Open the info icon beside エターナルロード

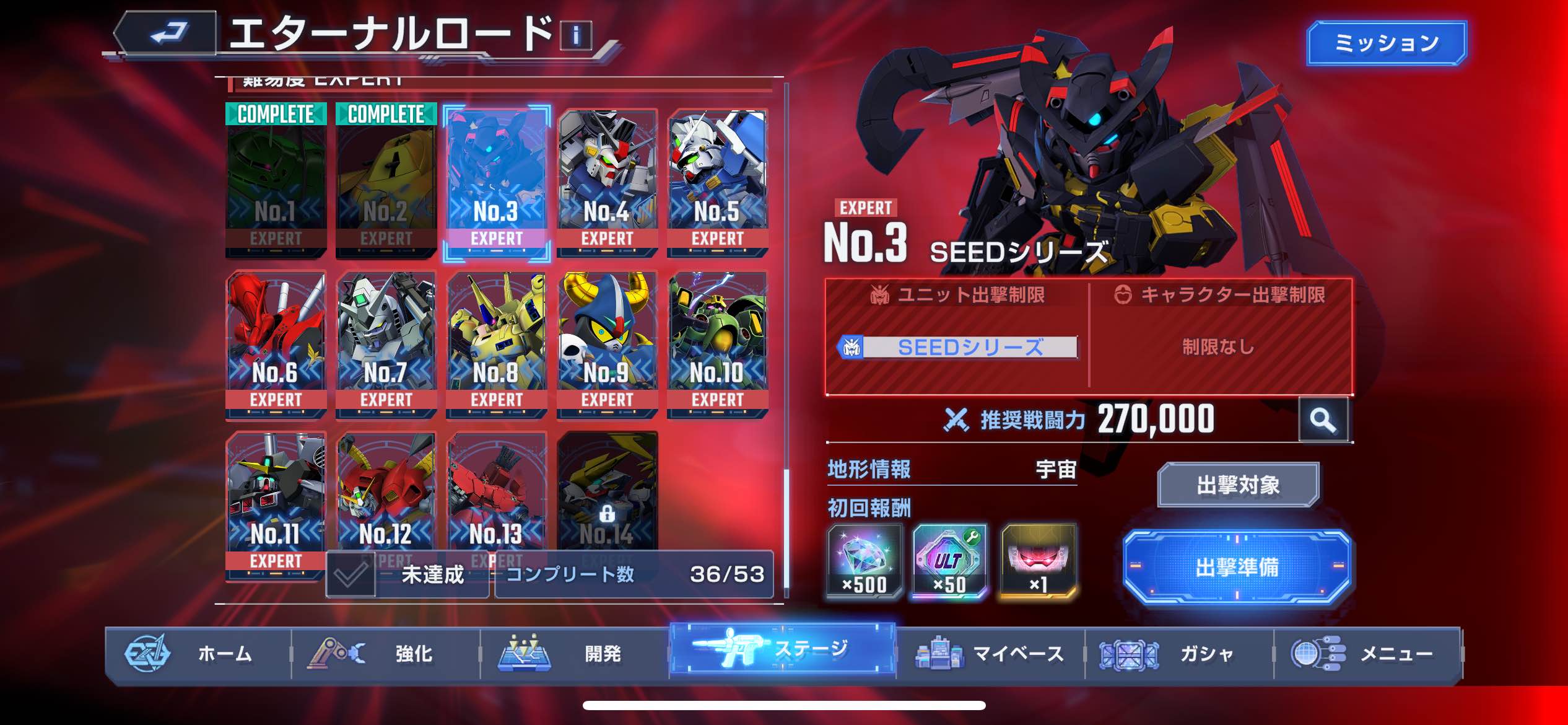pyautogui.click(x=575, y=35)
